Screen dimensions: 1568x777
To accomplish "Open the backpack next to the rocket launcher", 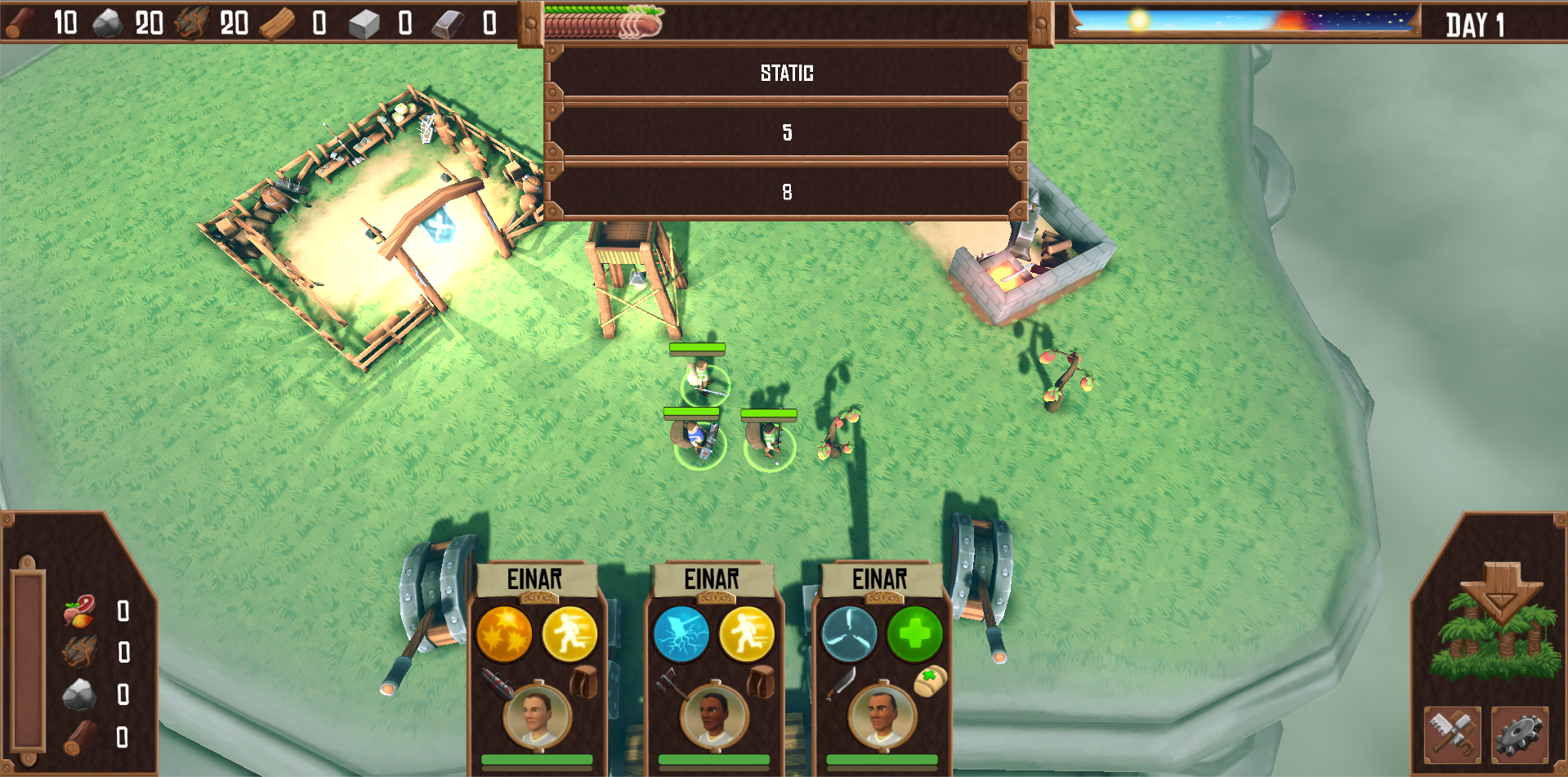I will click(x=583, y=681).
